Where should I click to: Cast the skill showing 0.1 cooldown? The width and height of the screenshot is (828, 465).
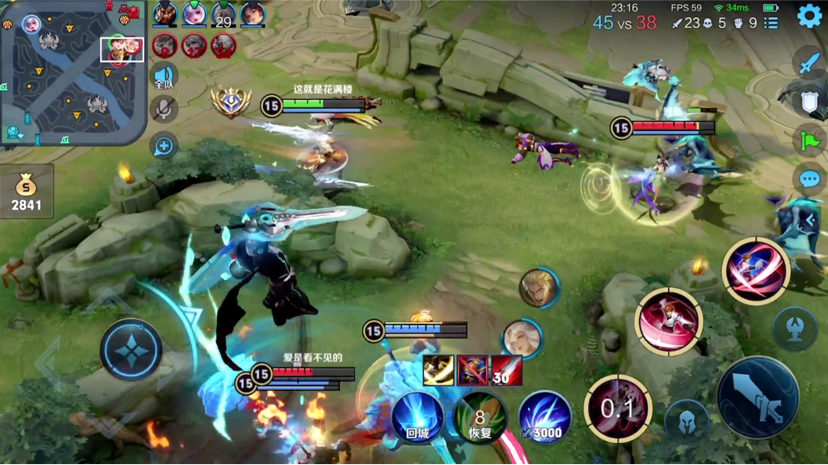click(618, 408)
